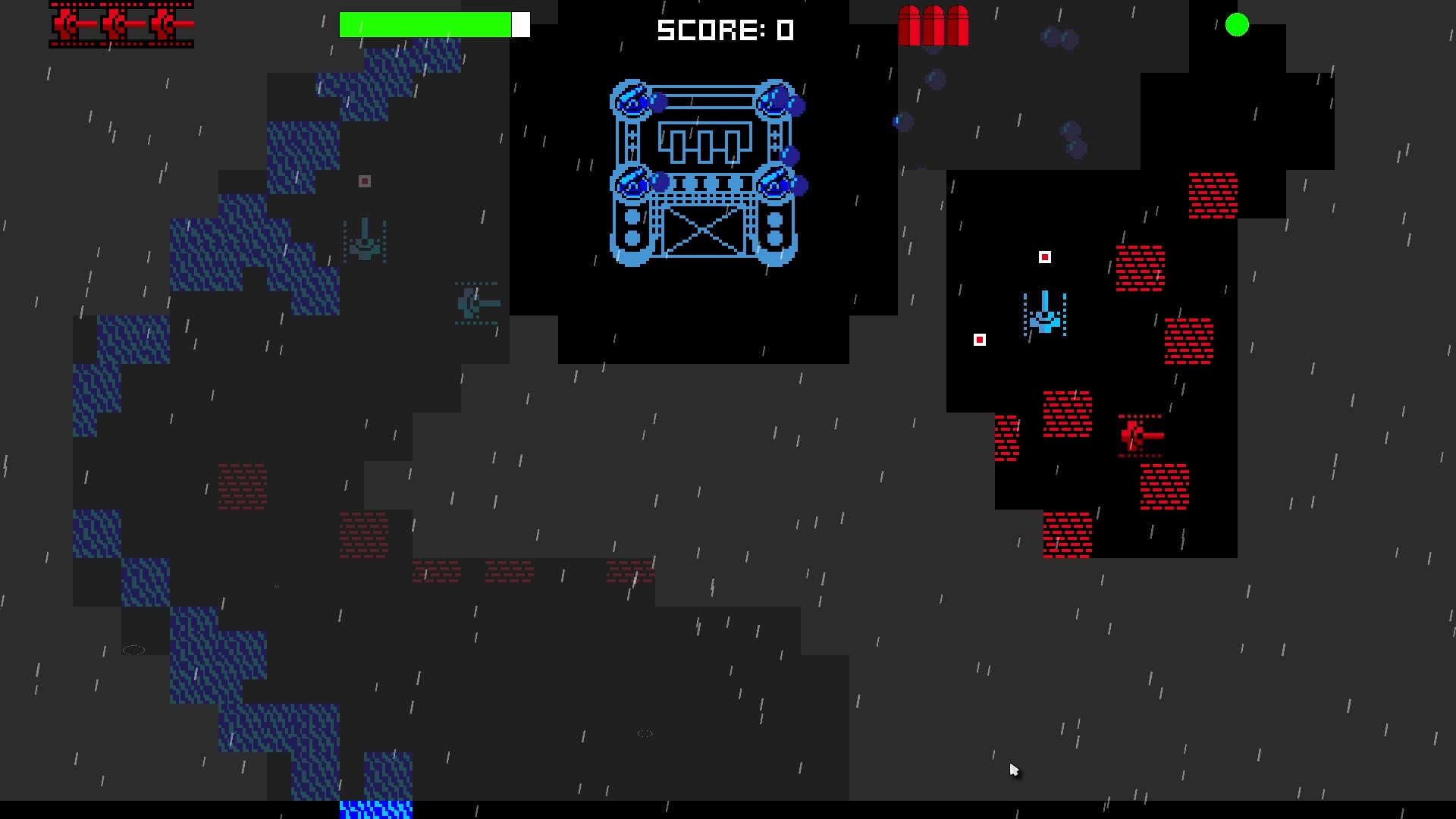Click the small red pickup box on blue terrain
The width and height of the screenshot is (1456, 819).
(x=364, y=180)
